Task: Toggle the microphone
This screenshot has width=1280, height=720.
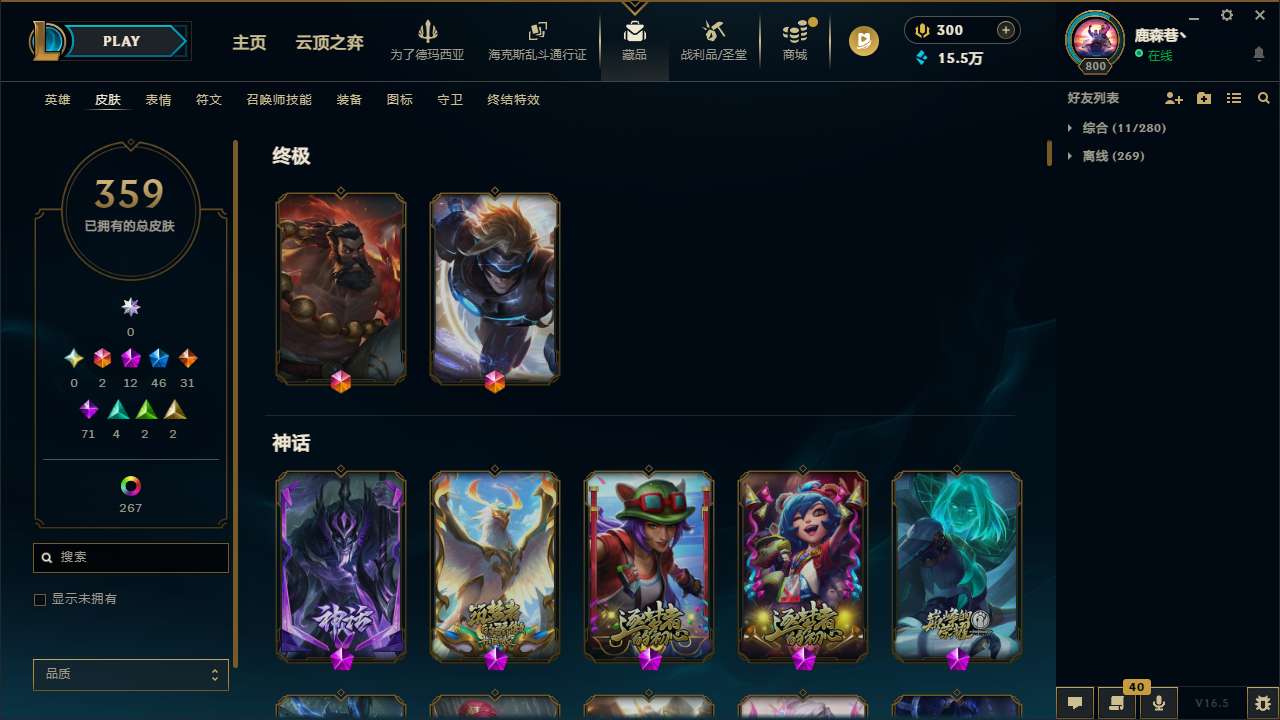Action: (x=1159, y=703)
